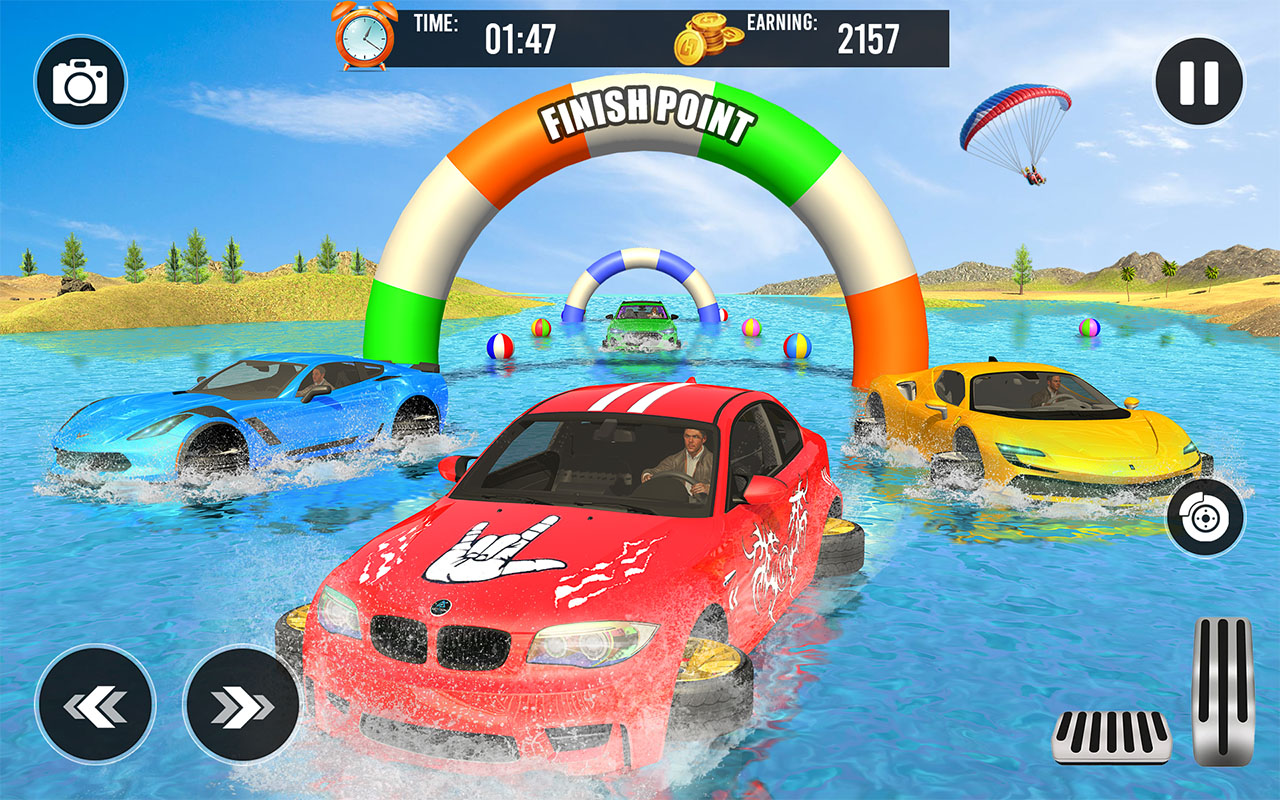Steer left with the left arrow button
The image size is (1280, 800).
(95, 705)
